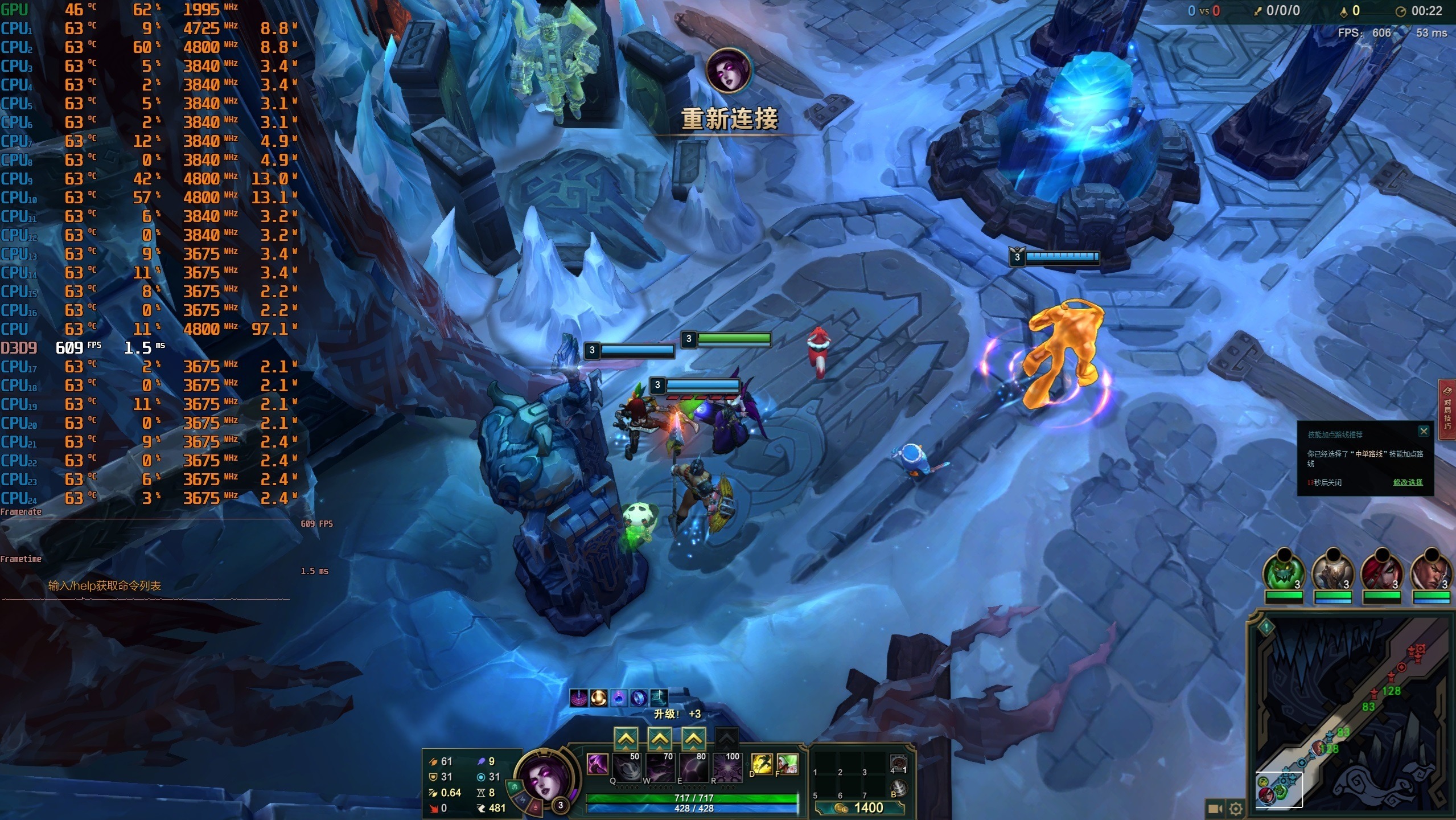Click Morgana's passive ability icon
Viewport: 1456px width, 820px height.
598,764
